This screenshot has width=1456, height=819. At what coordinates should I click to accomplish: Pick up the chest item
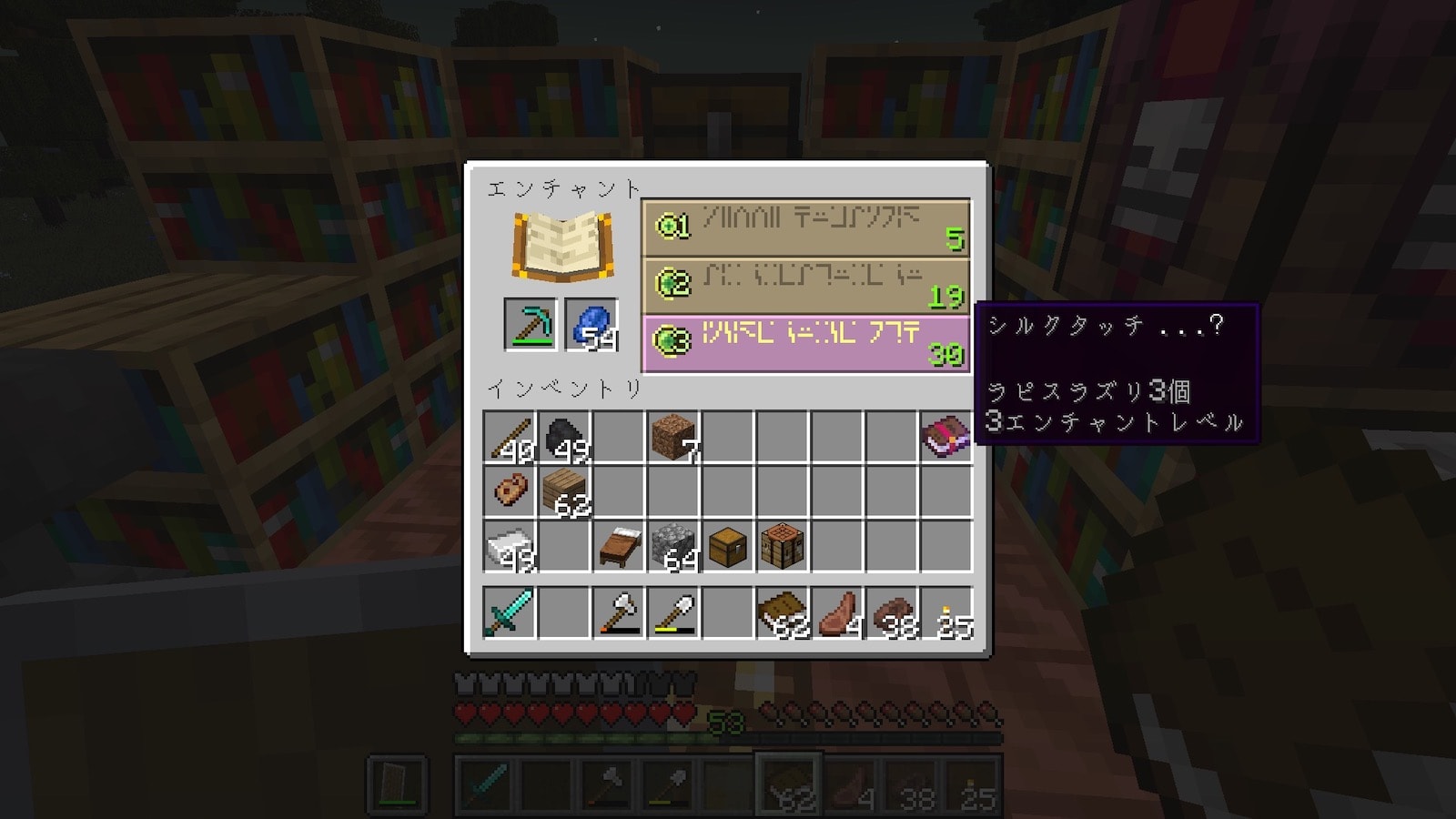pyautogui.click(x=728, y=546)
